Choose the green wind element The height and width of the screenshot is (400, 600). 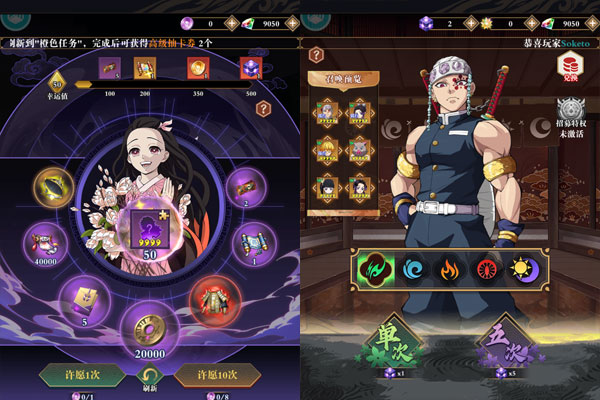click(x=374, y=269)
